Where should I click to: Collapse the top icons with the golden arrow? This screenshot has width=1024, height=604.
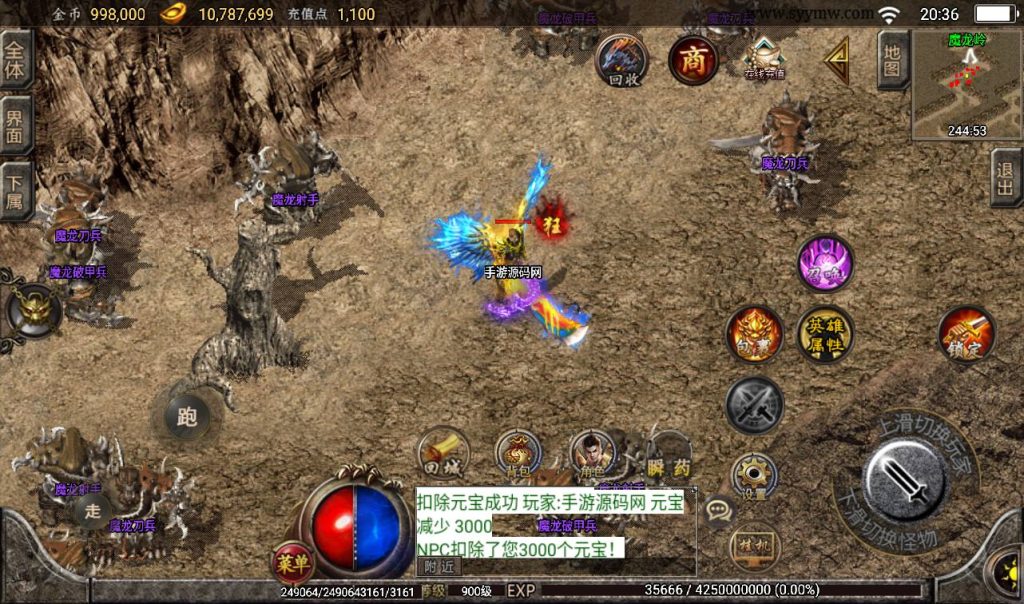pos(837,60)
